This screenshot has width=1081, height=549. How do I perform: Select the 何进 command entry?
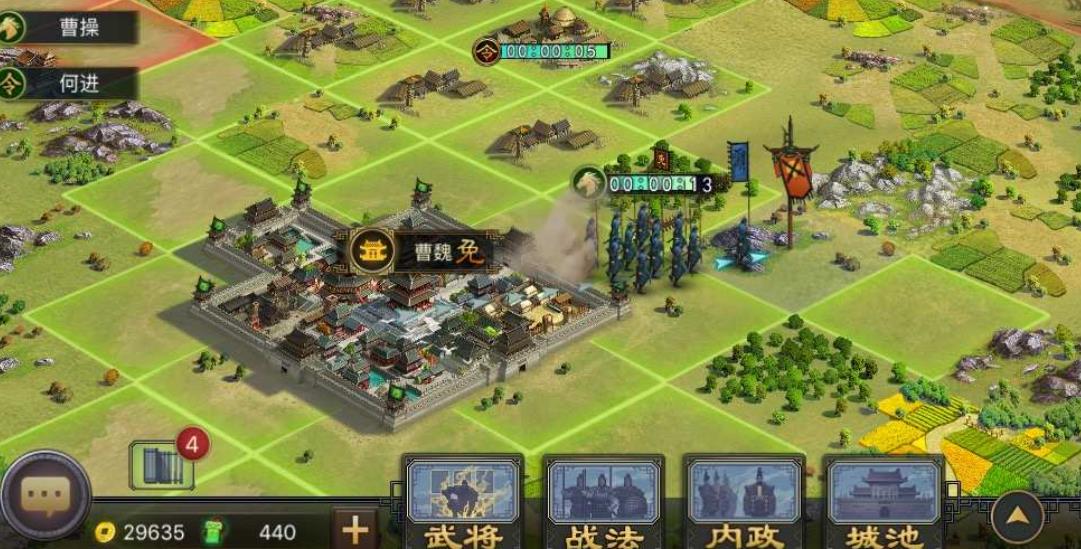(x=68, y=84)
